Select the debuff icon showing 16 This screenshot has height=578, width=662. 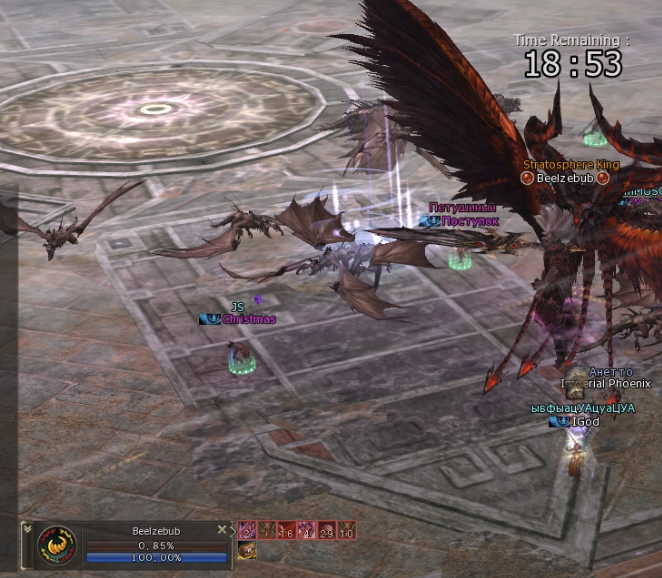point(287,531)
